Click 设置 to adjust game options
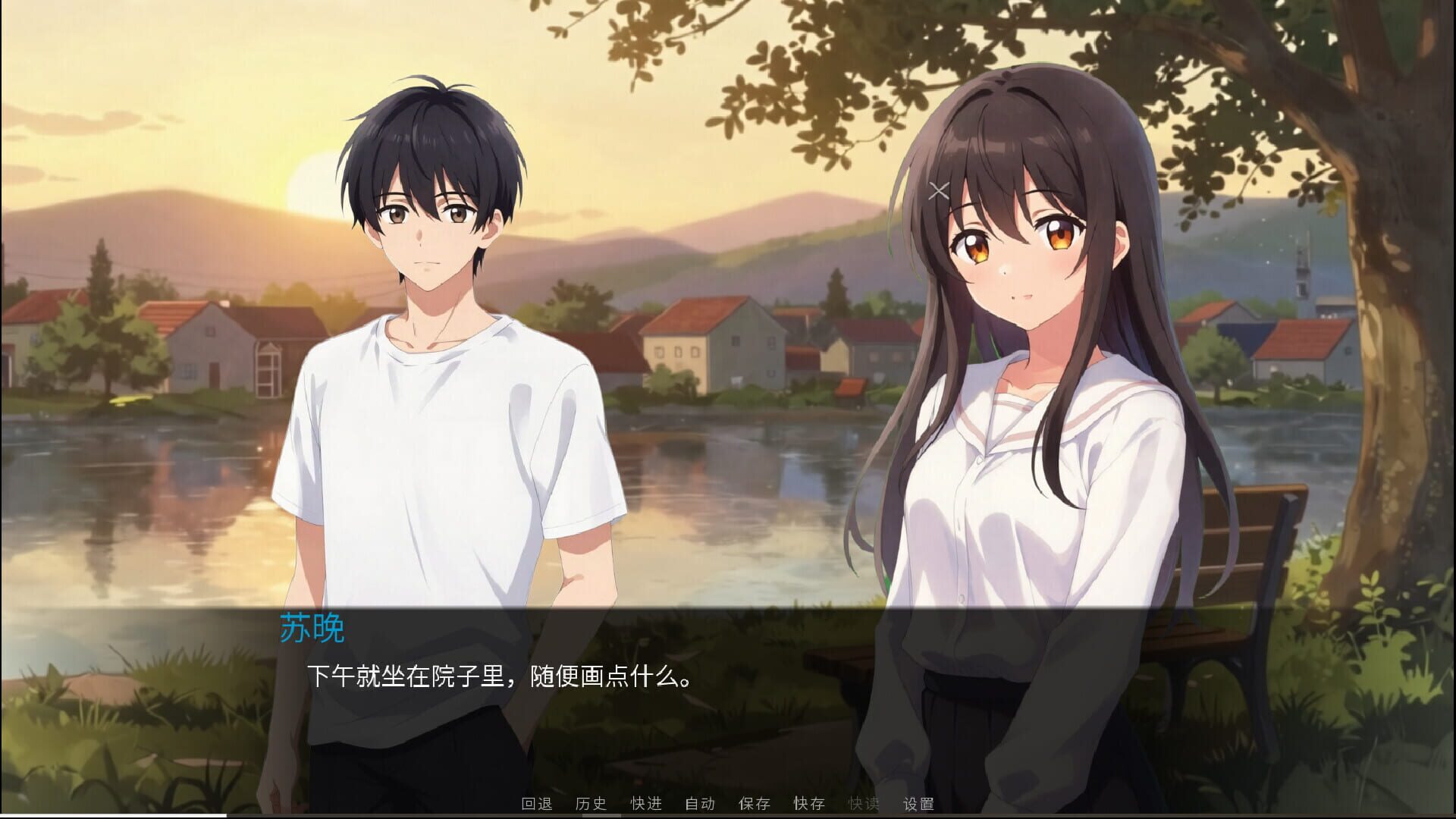 pyautogui.click(x=918, y=804)
